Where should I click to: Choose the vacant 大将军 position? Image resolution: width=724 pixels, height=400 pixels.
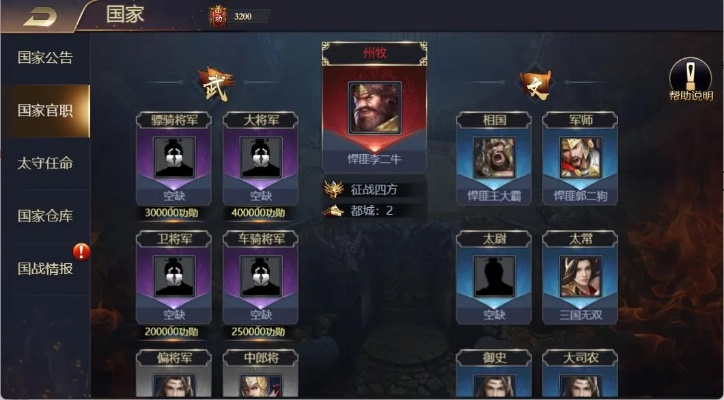[260, 158]
